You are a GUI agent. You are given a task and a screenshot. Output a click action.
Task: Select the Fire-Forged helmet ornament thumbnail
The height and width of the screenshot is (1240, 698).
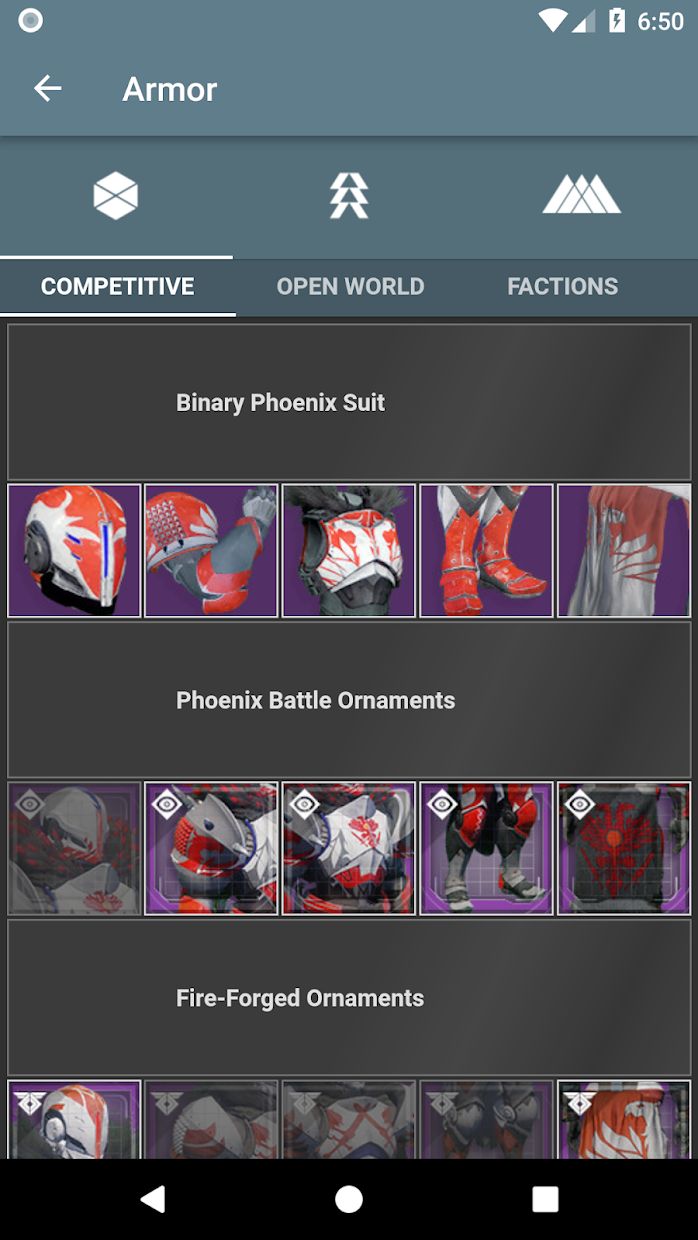coord(74,1118)
